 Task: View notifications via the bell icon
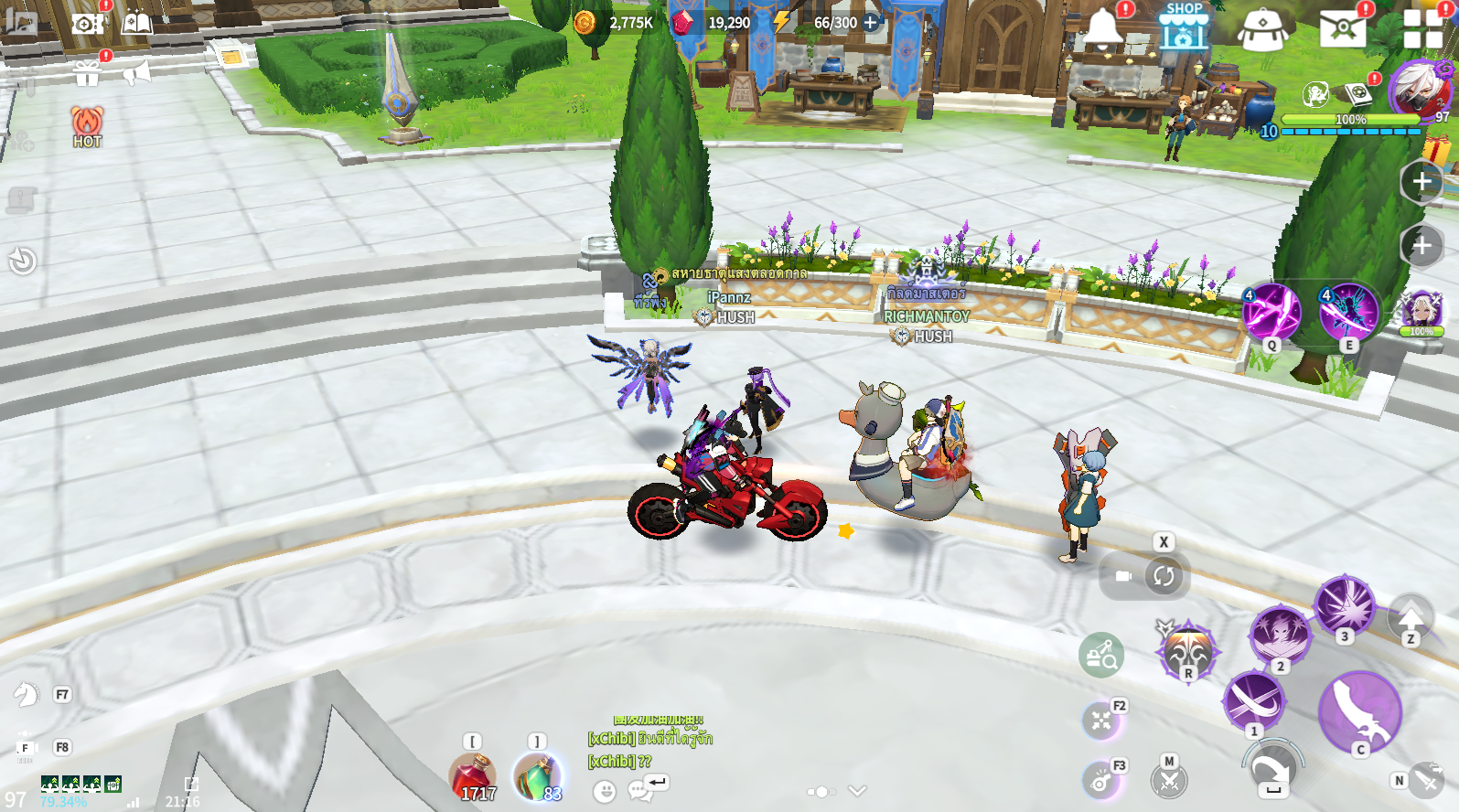point(1103,29)
